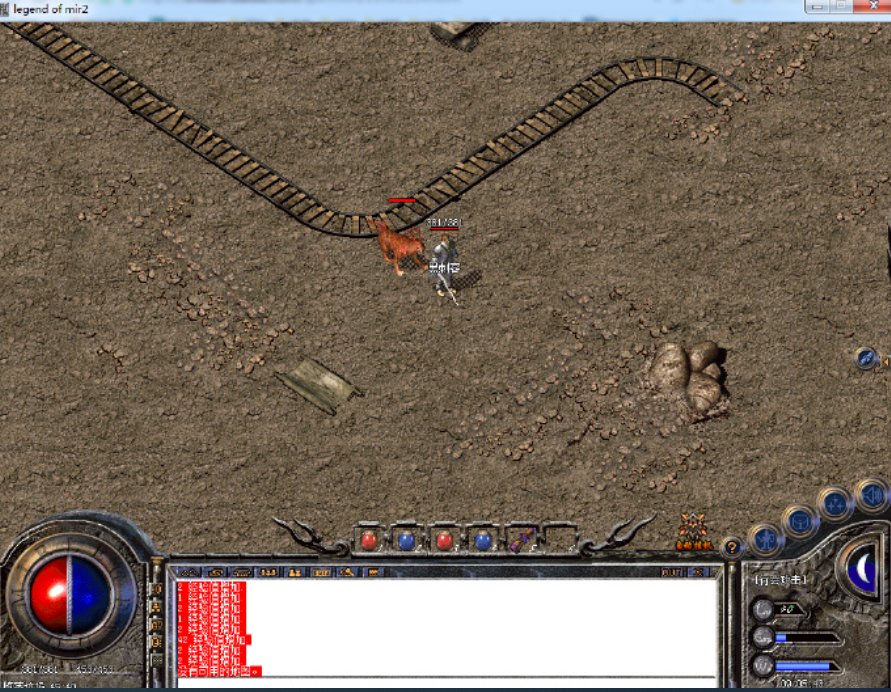Click the small blue orb at right edge
The width and height of the screenshot is (891, 692).
click(867, 359)
